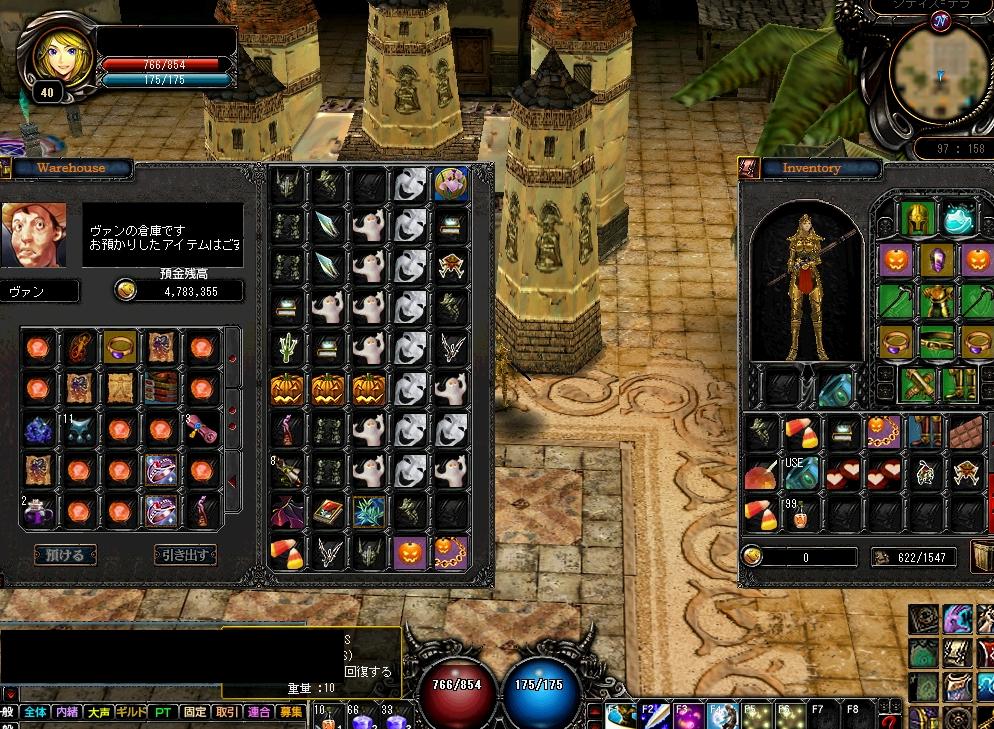Open the trash bin beside weight counter
This screenshot has width=994, height=729.
(982, 557)
